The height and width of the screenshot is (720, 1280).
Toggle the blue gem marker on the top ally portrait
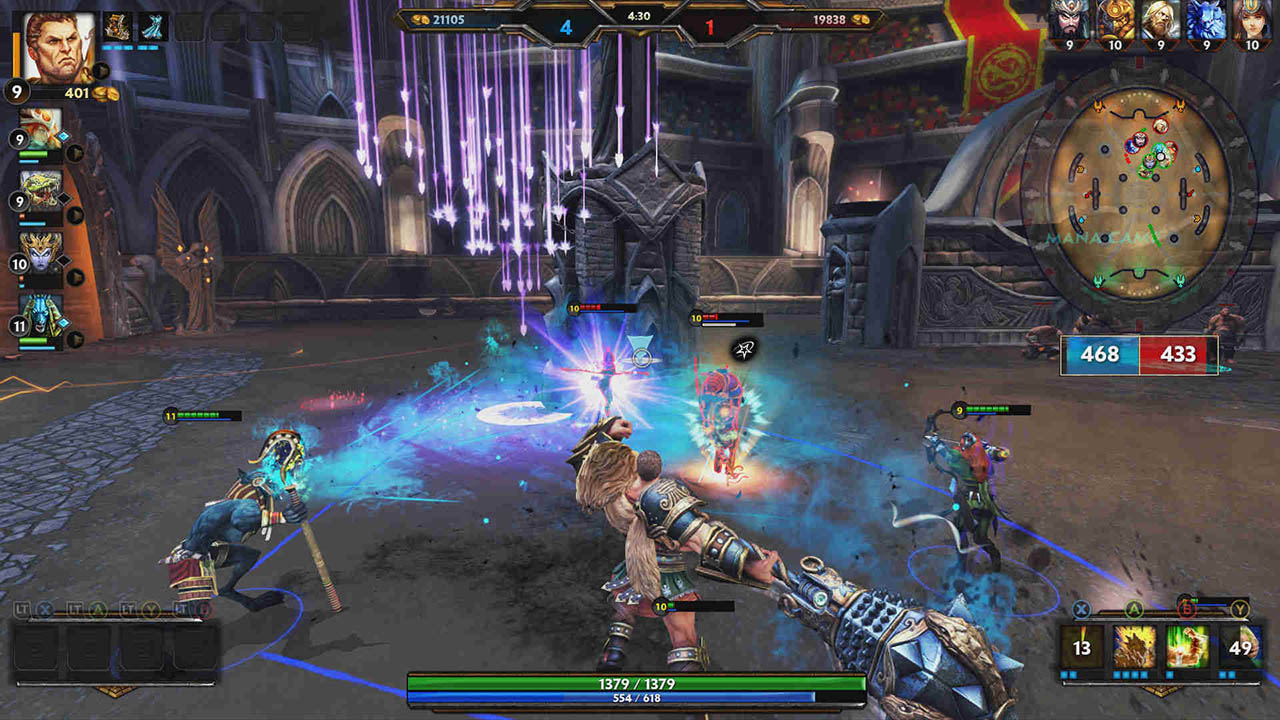[63, 134]
